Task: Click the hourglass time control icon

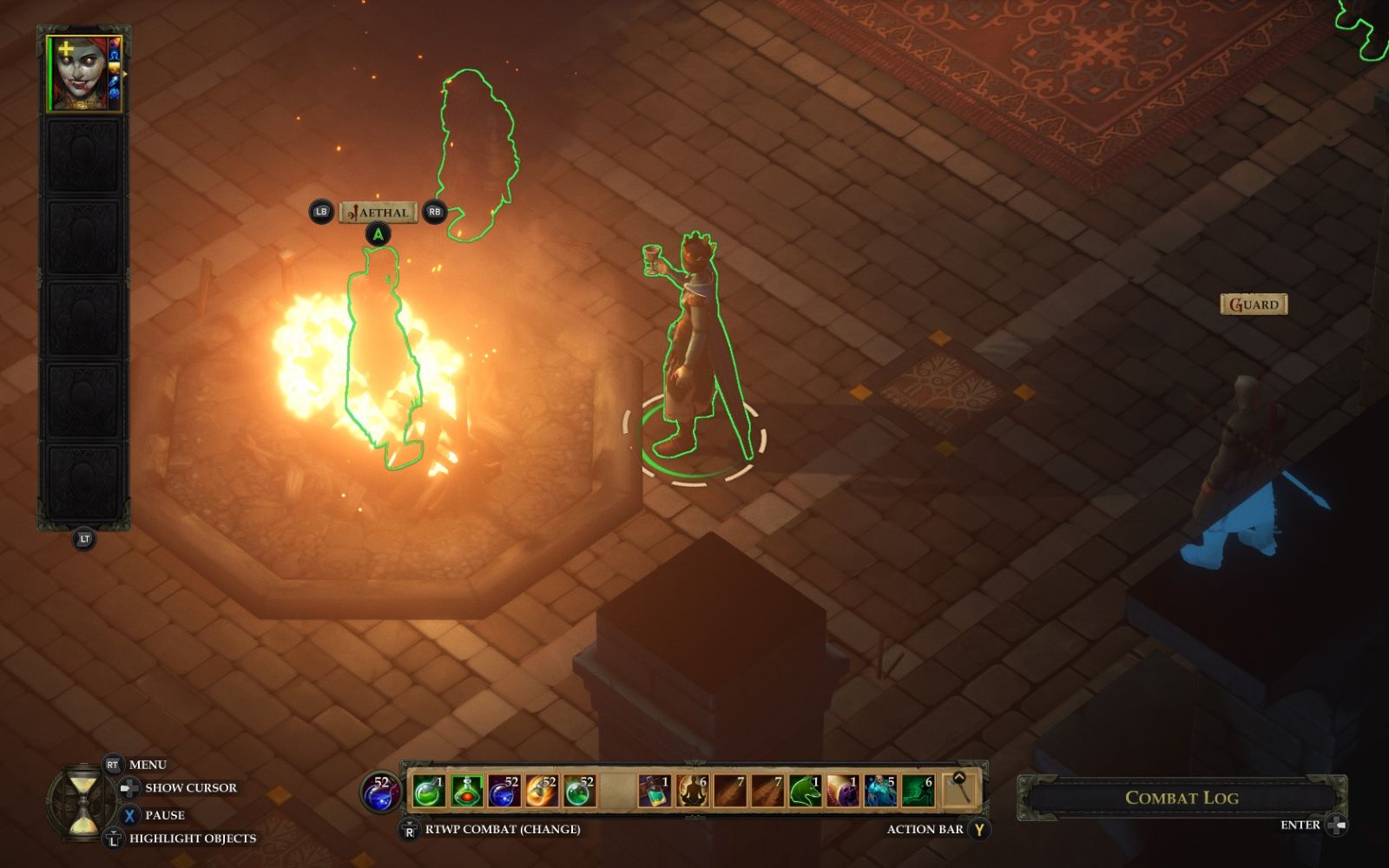Action: tap(83, 801)
